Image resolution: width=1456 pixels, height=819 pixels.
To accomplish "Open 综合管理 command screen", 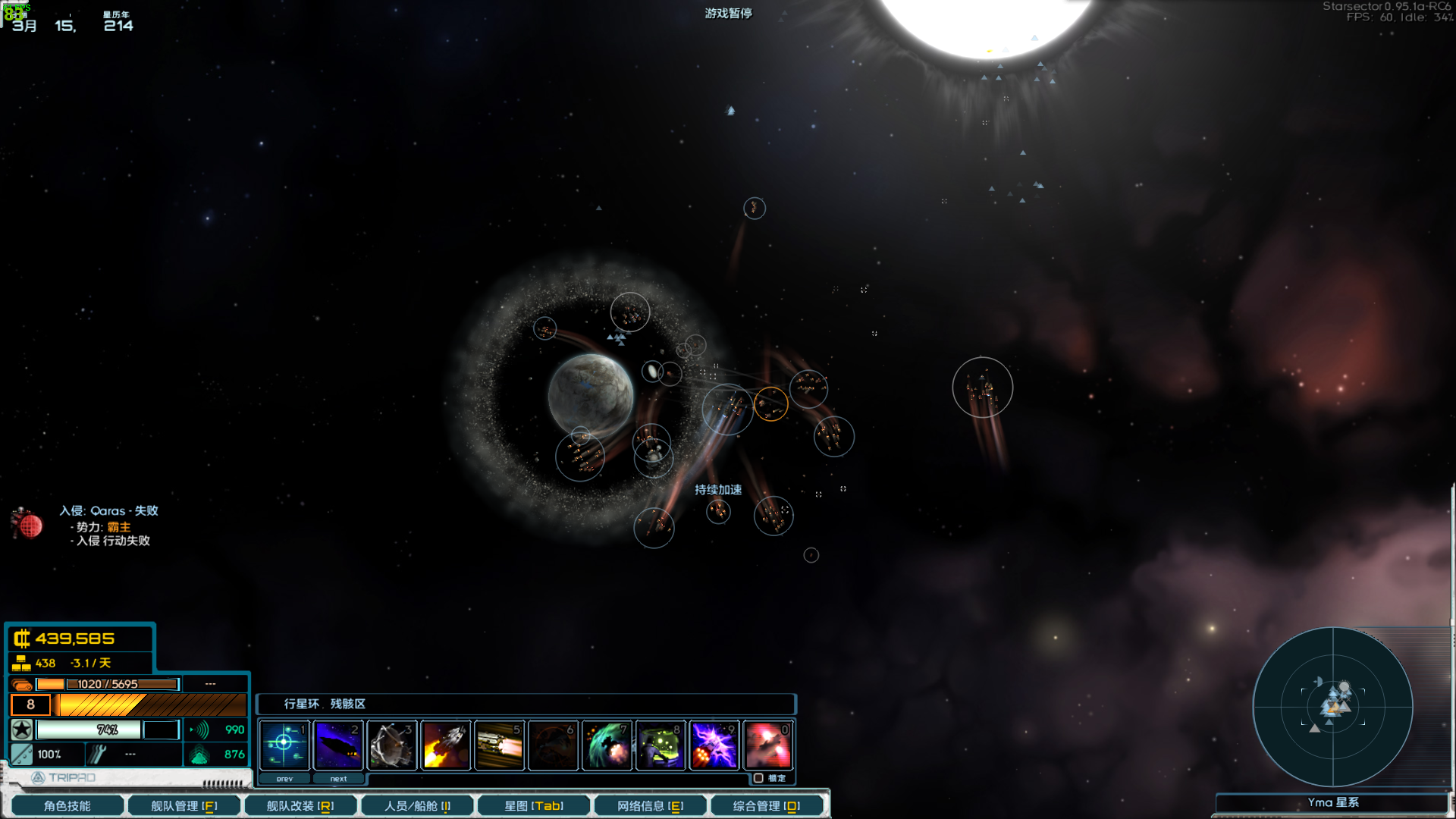I will [x=767, y=805].
